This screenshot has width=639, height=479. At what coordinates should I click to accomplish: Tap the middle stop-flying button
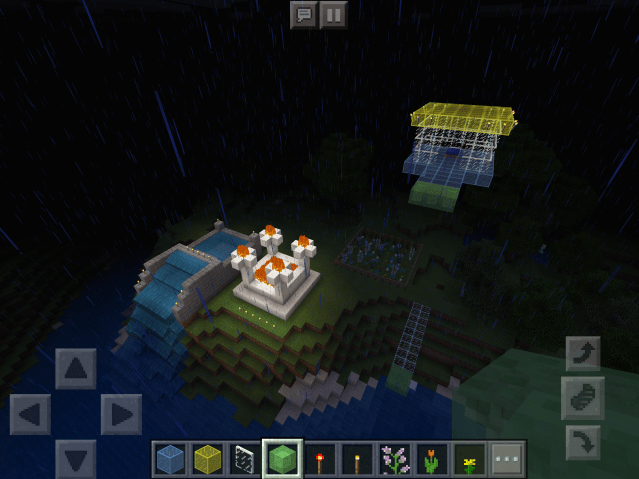[x=583, y=398]
